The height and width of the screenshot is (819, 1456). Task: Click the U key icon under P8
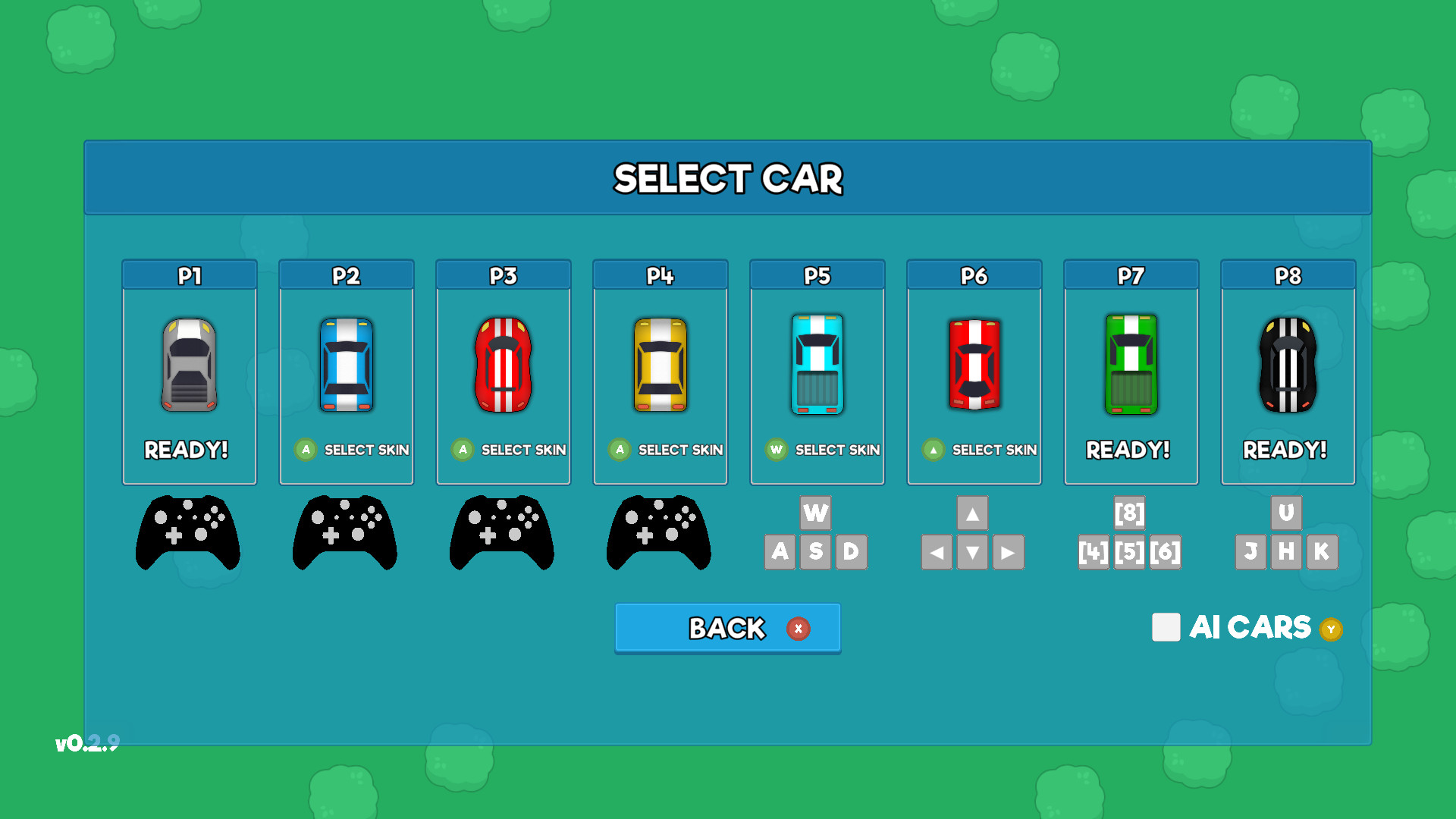click(x=1287, y=513)
